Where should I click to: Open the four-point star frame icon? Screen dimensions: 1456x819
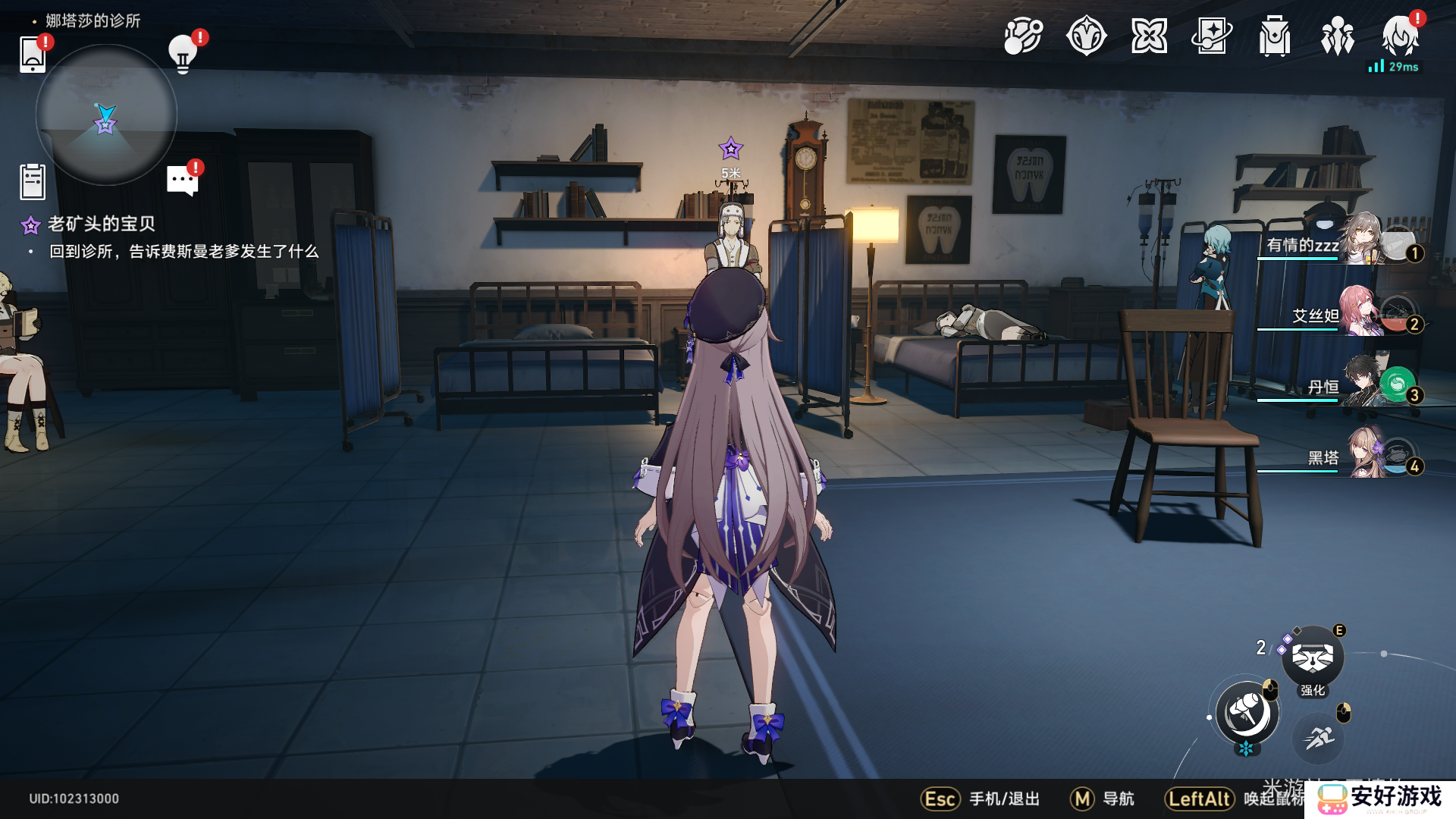tap(1149, 36)
